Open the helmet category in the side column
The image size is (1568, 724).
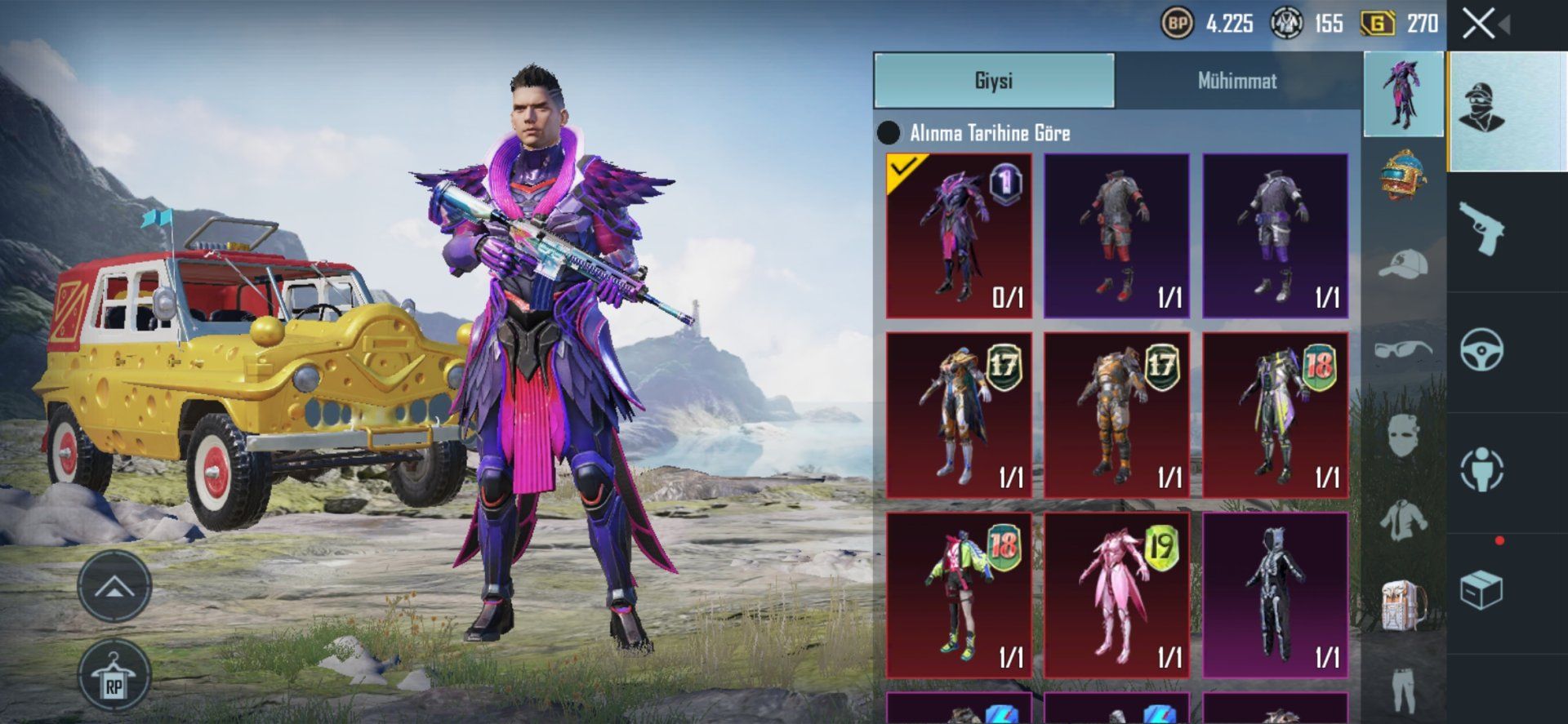click(x=1404, y=175)
